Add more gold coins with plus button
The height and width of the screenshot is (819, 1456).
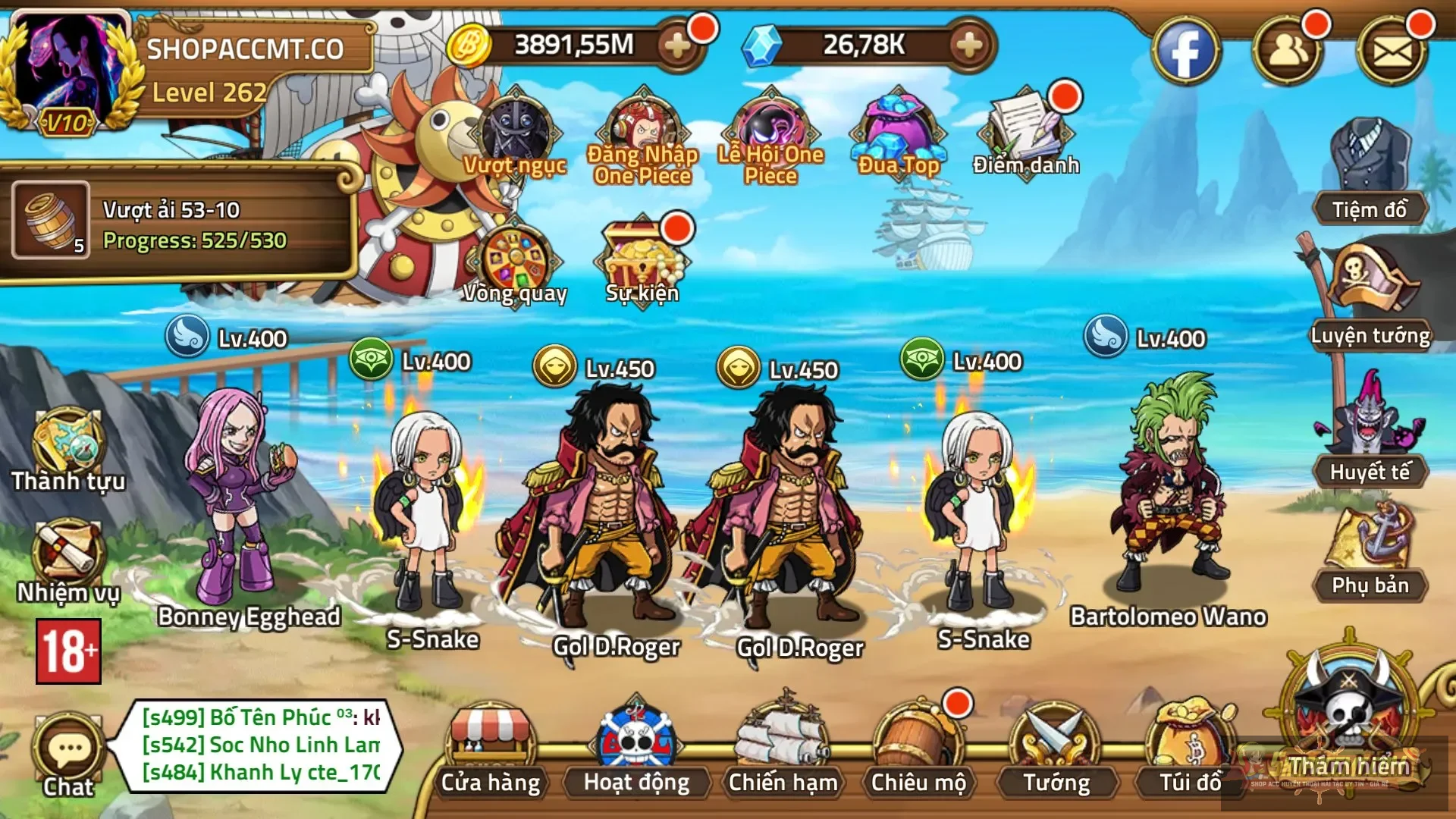tap(677, 45)
